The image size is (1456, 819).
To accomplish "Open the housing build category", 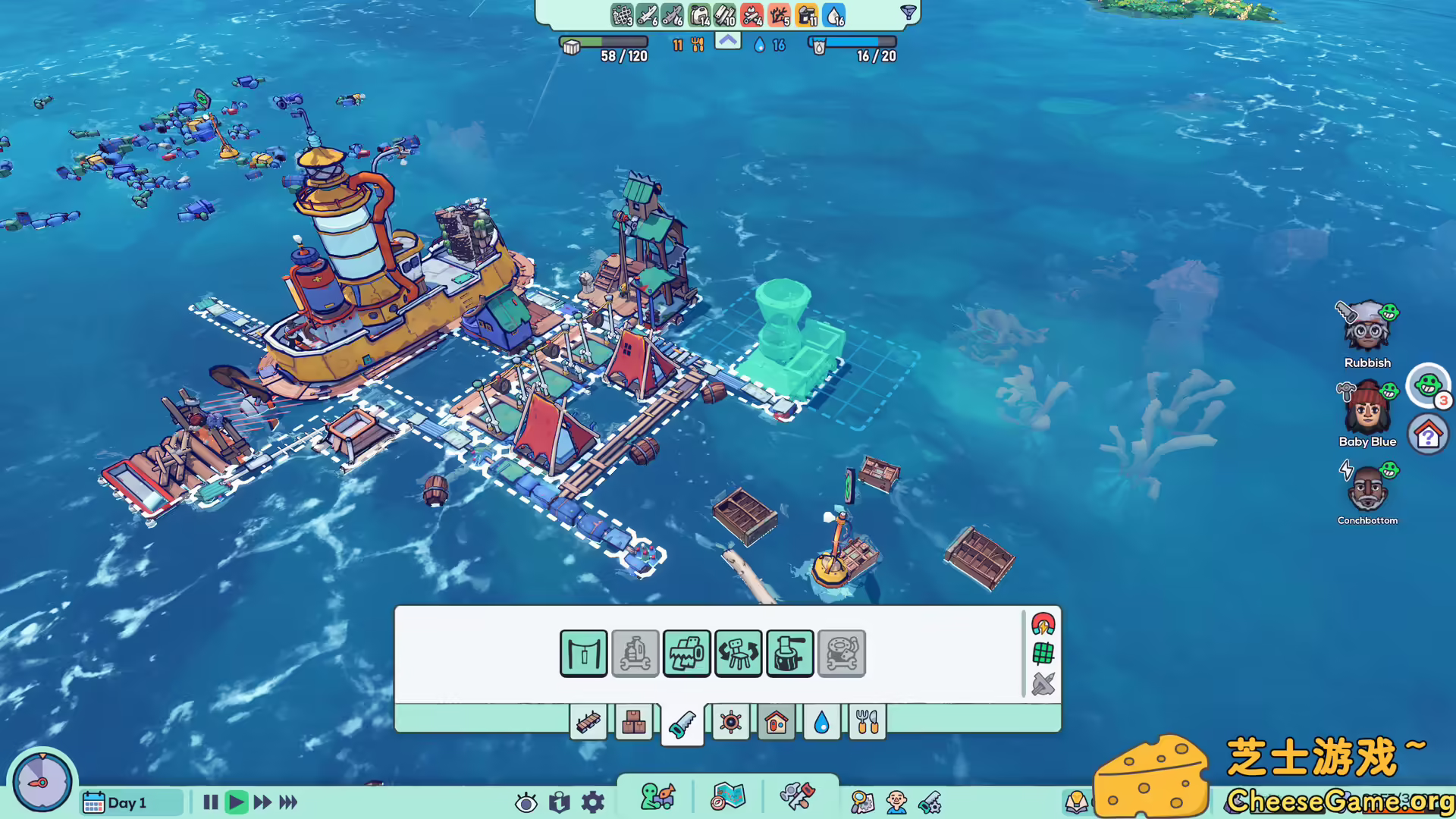I will tap(775, 723).
